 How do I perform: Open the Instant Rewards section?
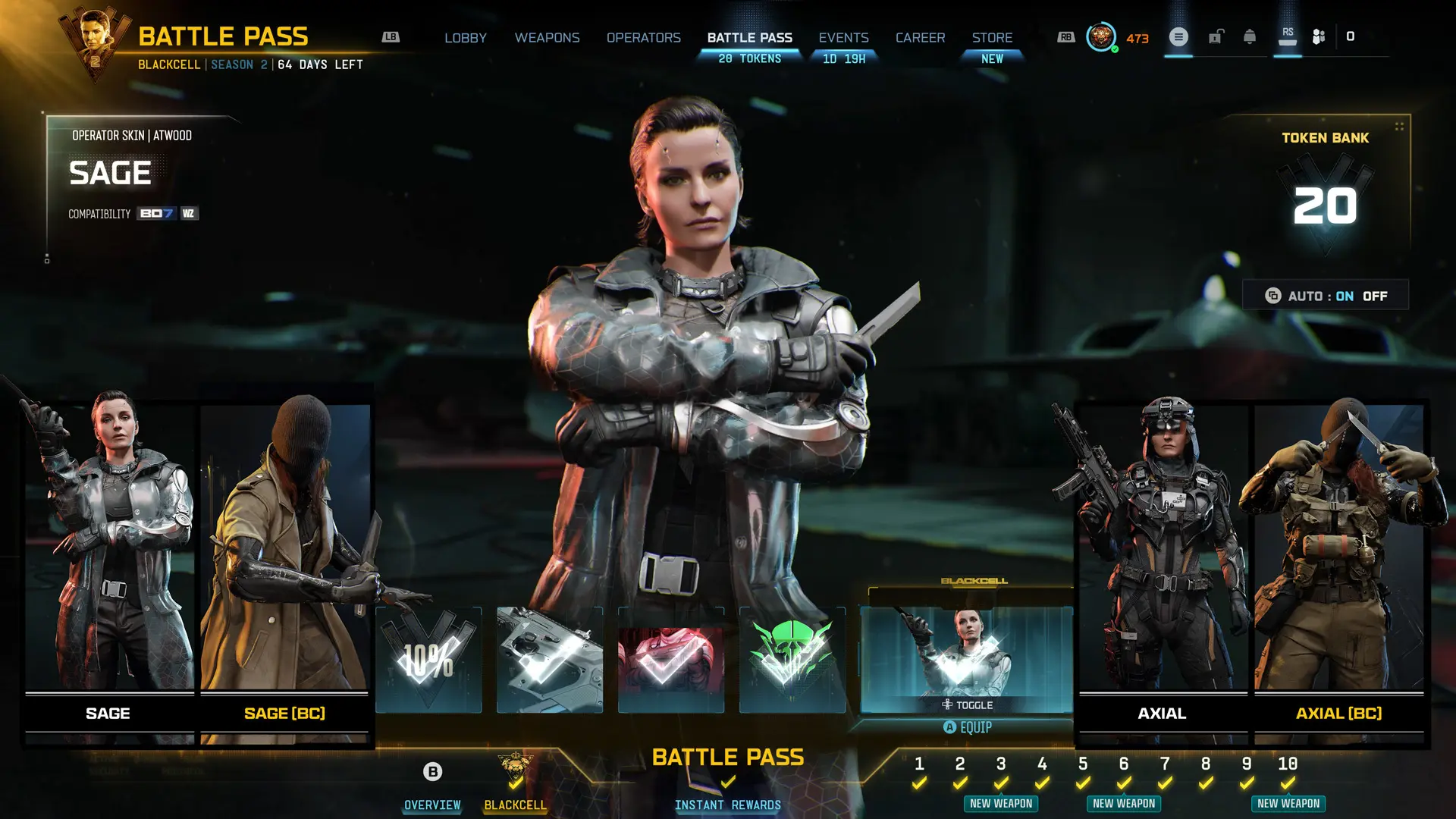(727, 805)
